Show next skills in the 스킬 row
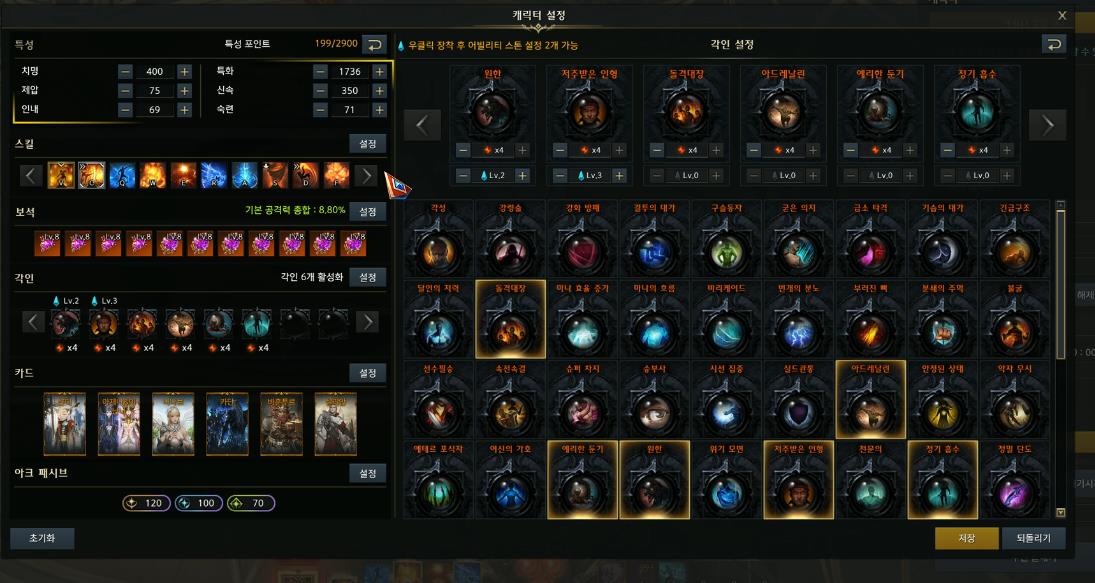 [x=367, y=176]
